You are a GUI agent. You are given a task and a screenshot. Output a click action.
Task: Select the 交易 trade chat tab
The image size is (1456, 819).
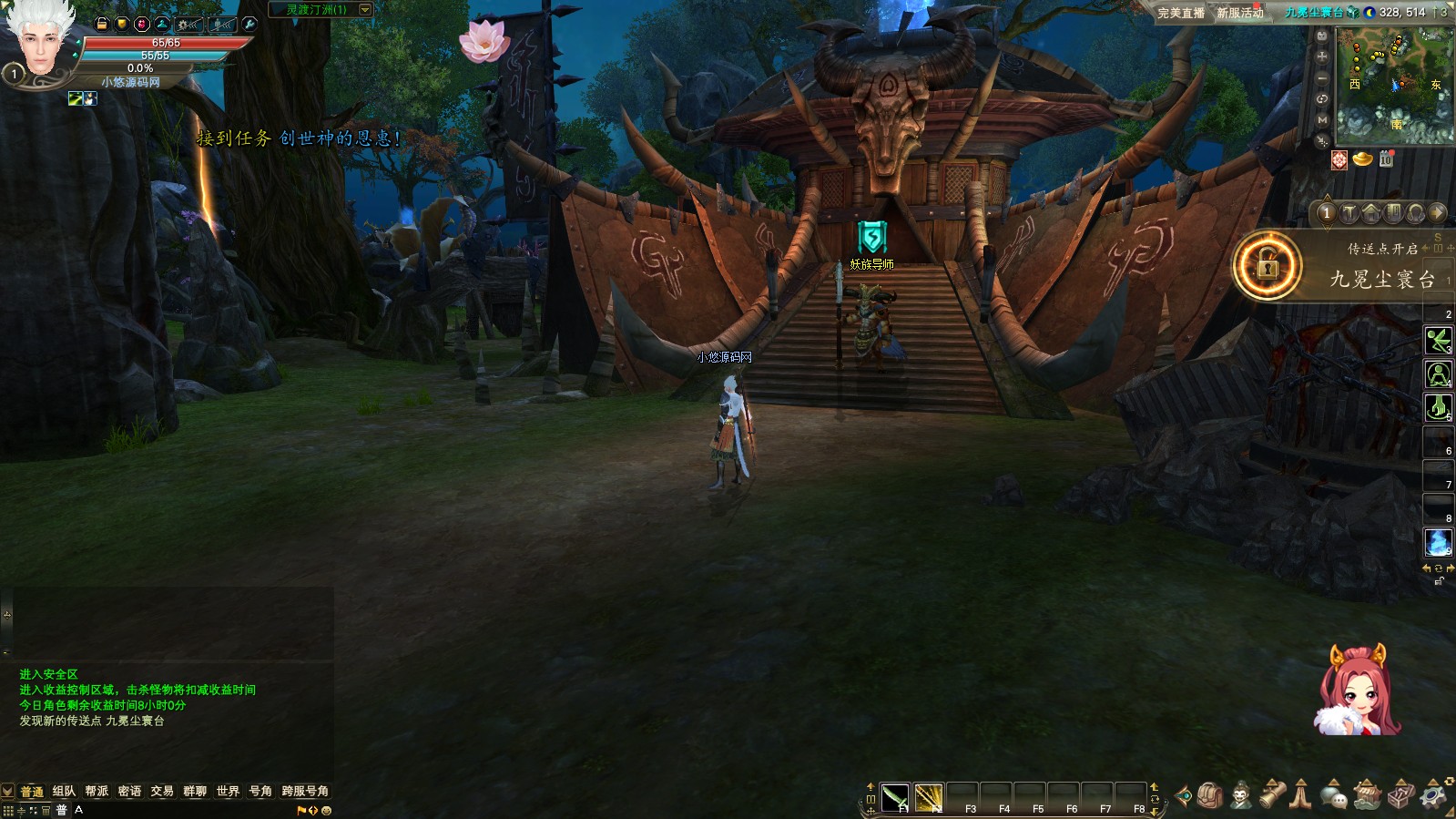click(162, 791)
